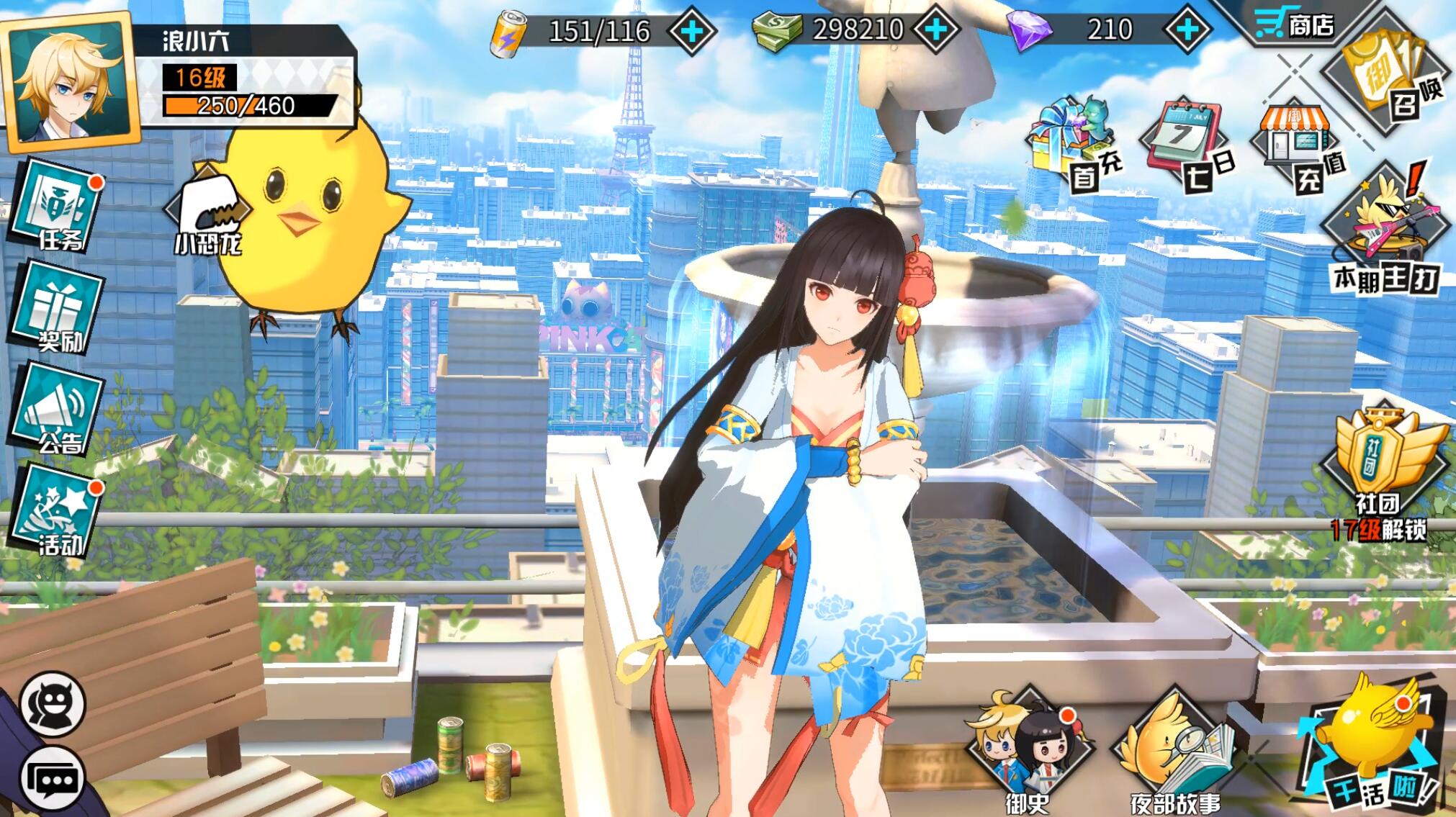
Task: Add cash with the plus button
Action: pyautogui.click(x=936, y=30)
